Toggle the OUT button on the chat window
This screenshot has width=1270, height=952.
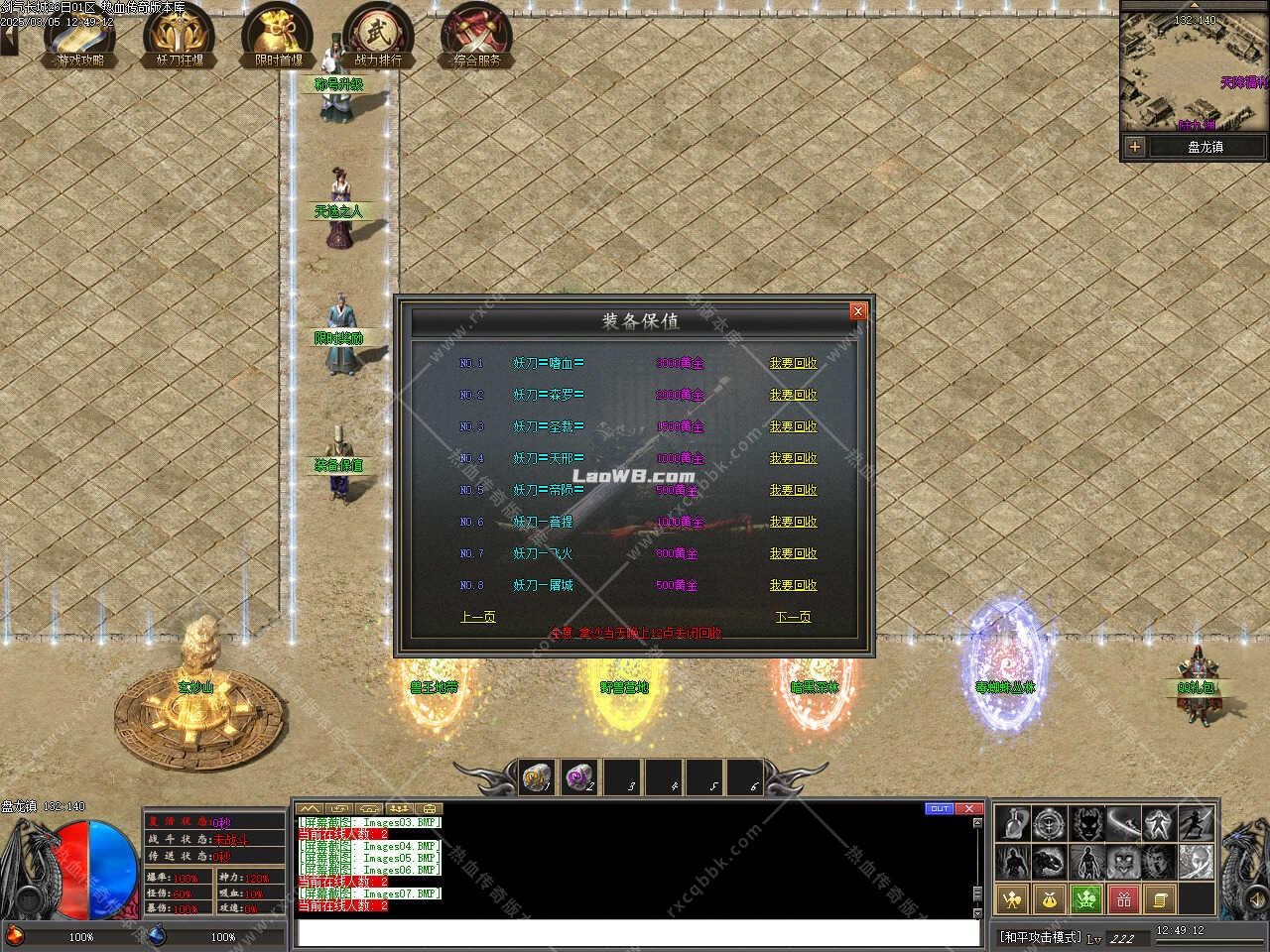[x=939, y=809]
